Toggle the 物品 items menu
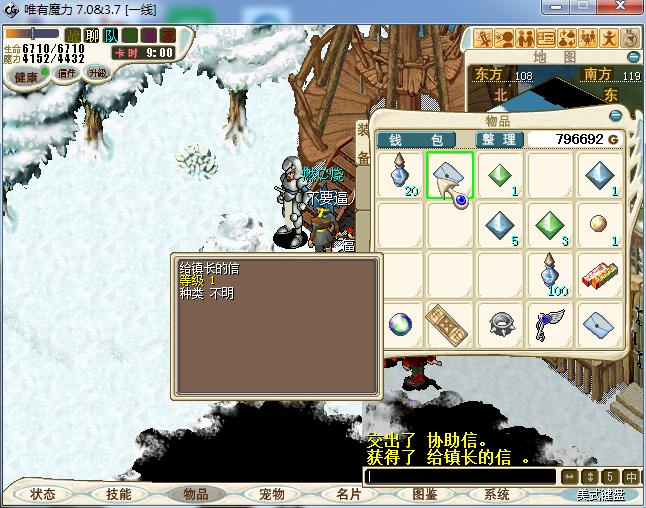This screenshot has height=508, width=646. [x=195, y=494]
